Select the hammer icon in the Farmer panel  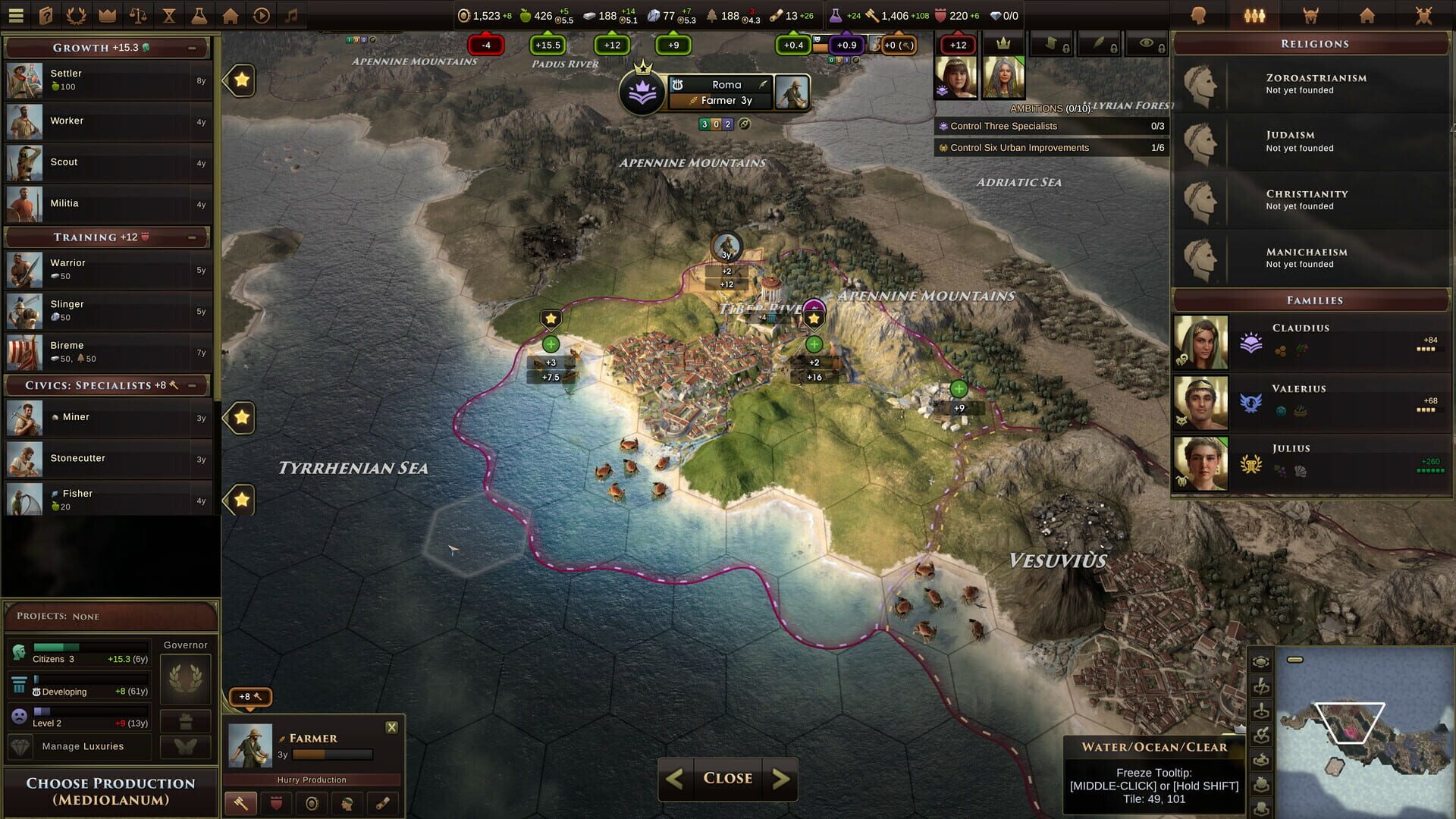pyautogui.click(x=240, y=804)
